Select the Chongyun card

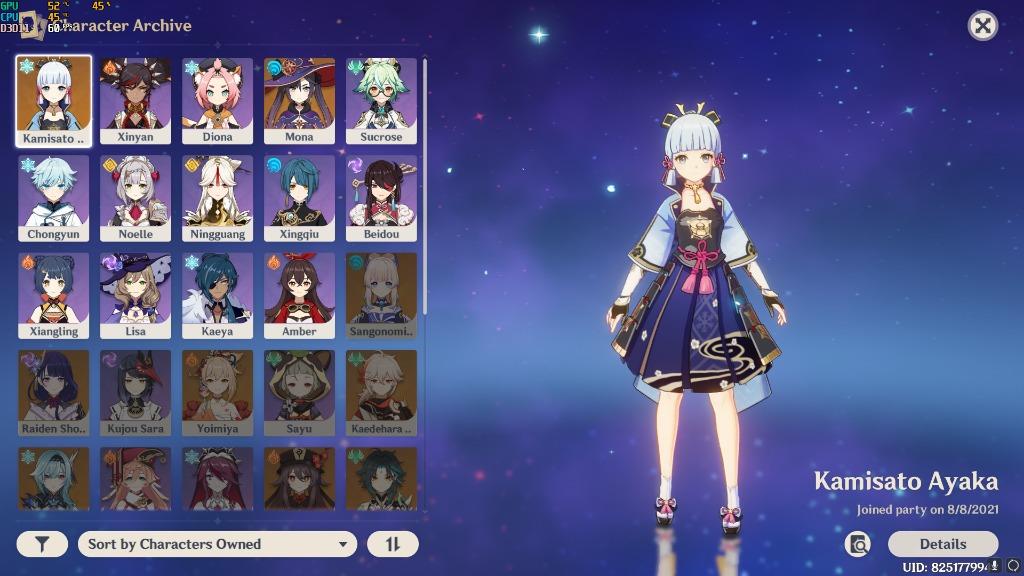click(x=53, y=197)
